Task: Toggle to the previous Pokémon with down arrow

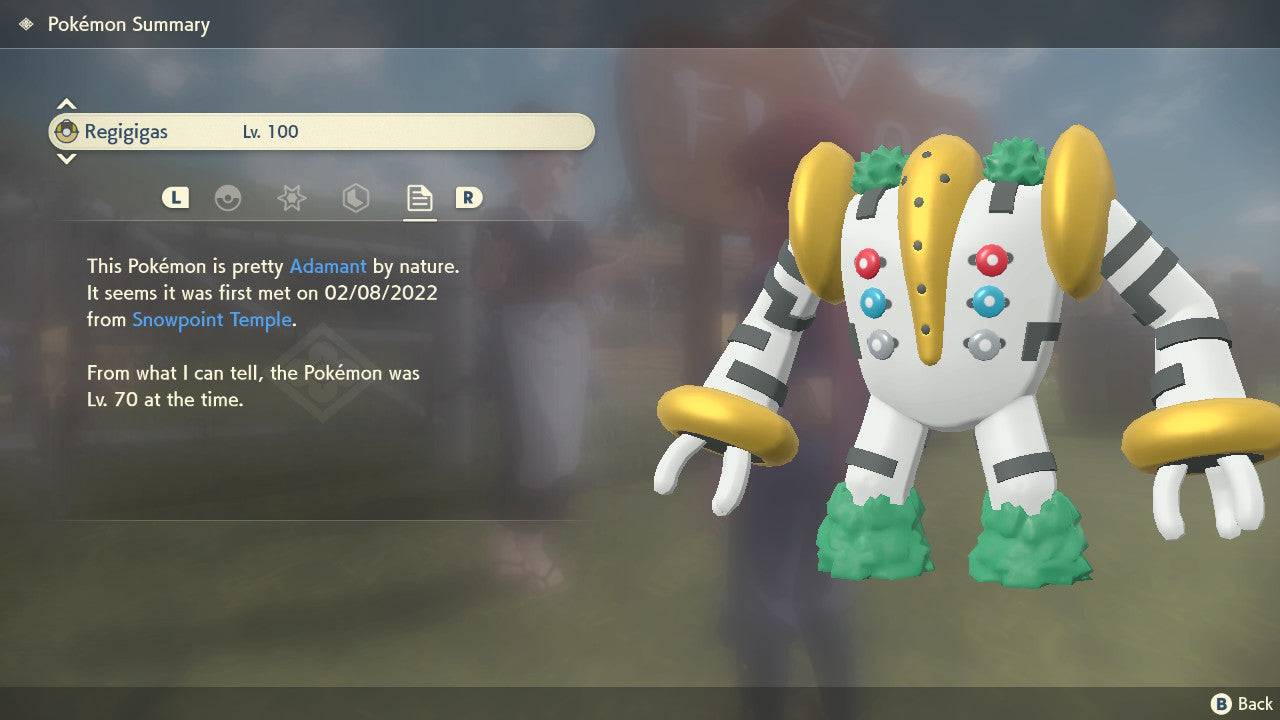Action: 66,158
